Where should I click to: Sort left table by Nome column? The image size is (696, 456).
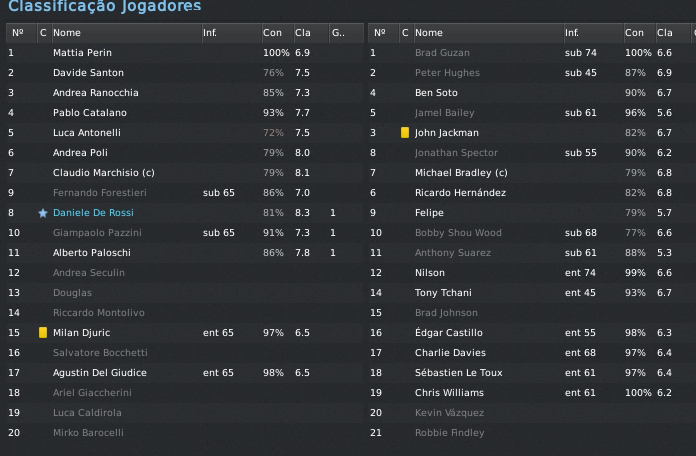[x=67, y=33]
